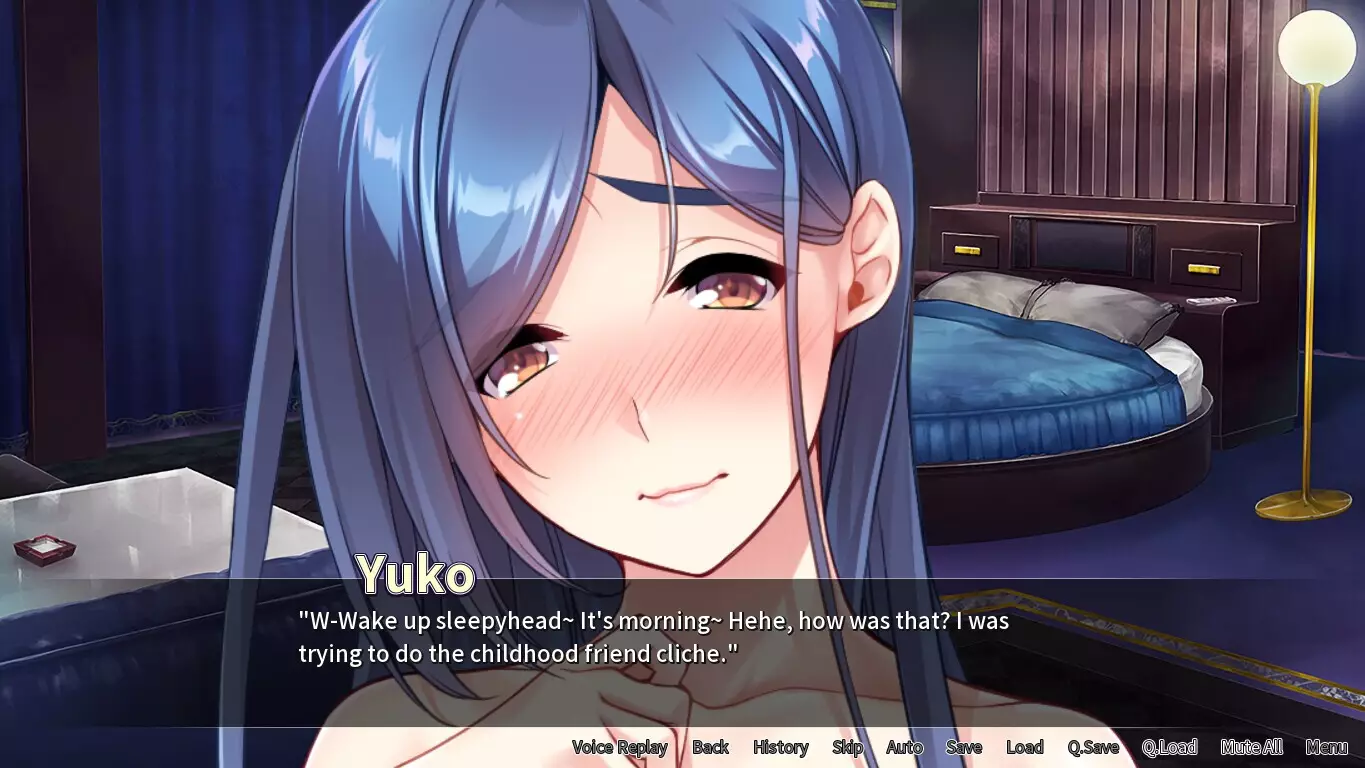Open the dialogue History log
Viewport: 1365px width, 768px height.
click(781, 747)
